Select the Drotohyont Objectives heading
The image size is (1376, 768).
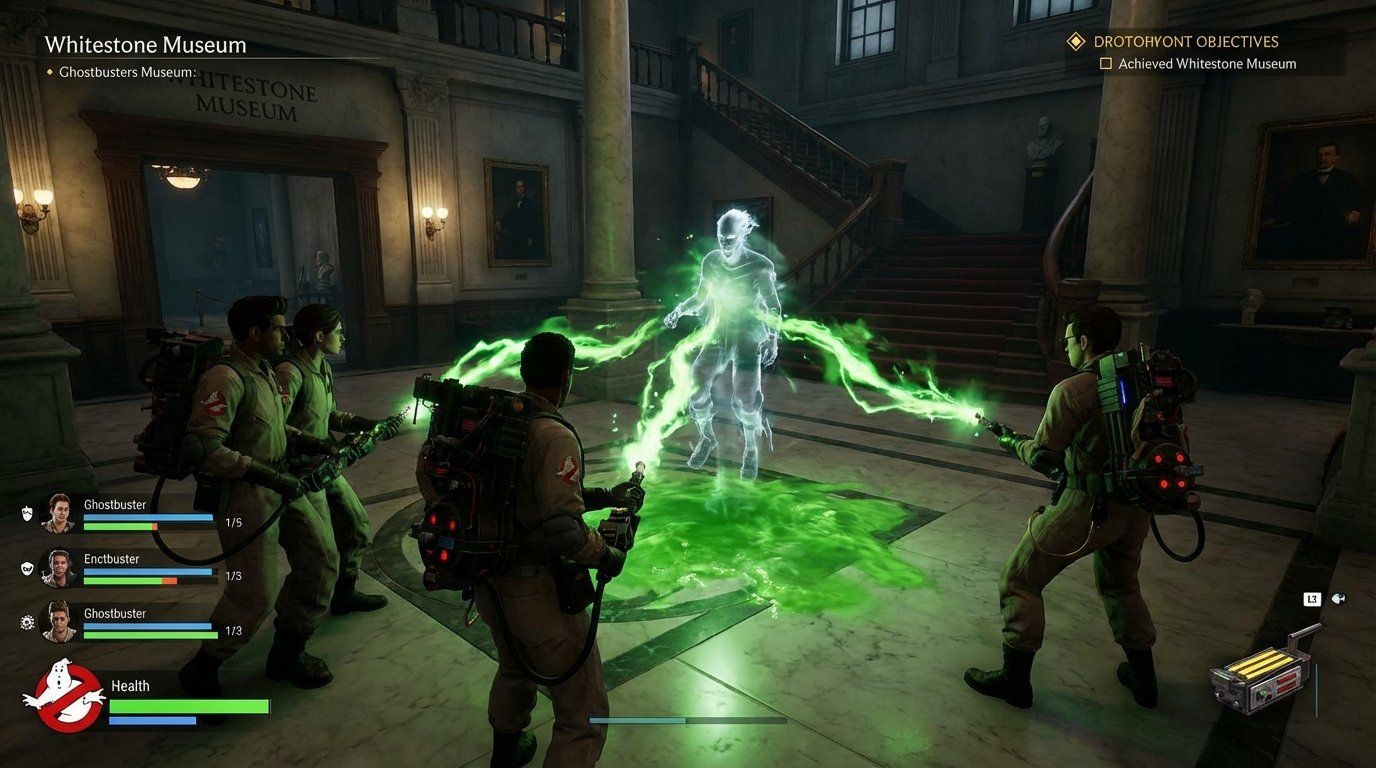coord(1187,41)
